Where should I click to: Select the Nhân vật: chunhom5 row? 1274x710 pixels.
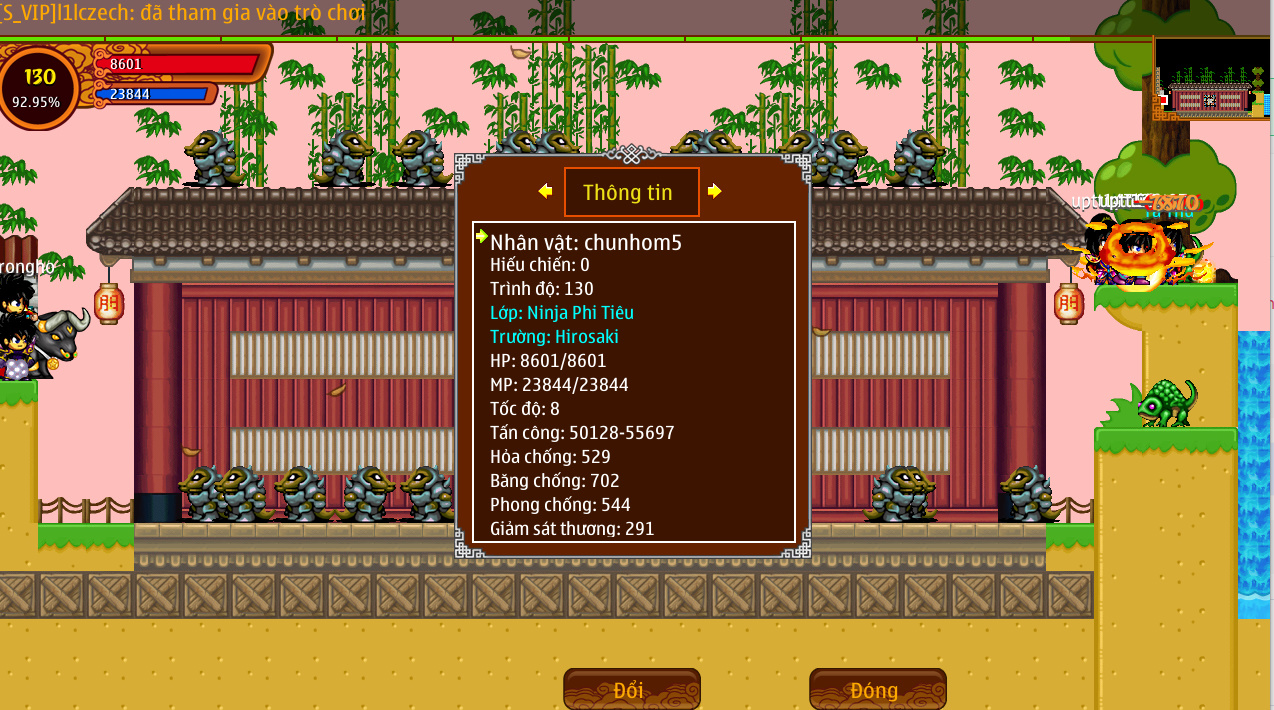pyautogui.click(x=586, y=242)
